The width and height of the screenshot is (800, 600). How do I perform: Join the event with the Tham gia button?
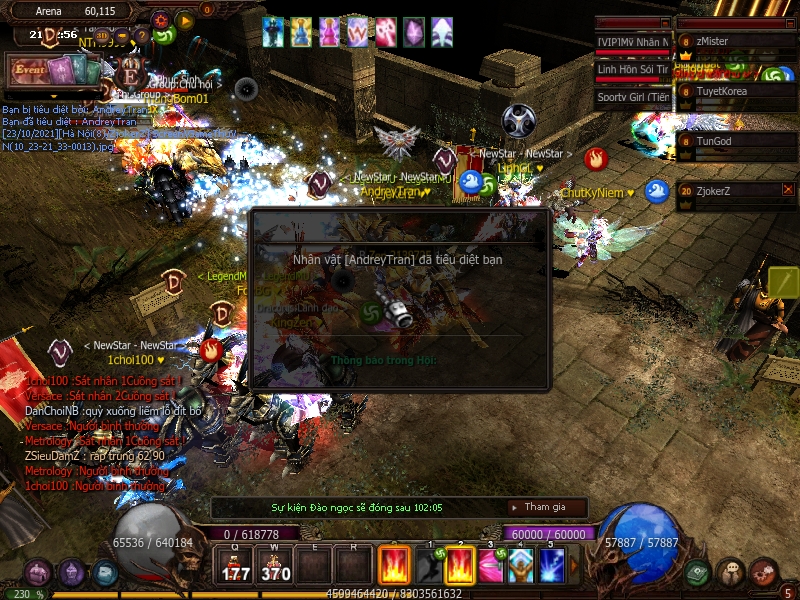coord(545,508)
